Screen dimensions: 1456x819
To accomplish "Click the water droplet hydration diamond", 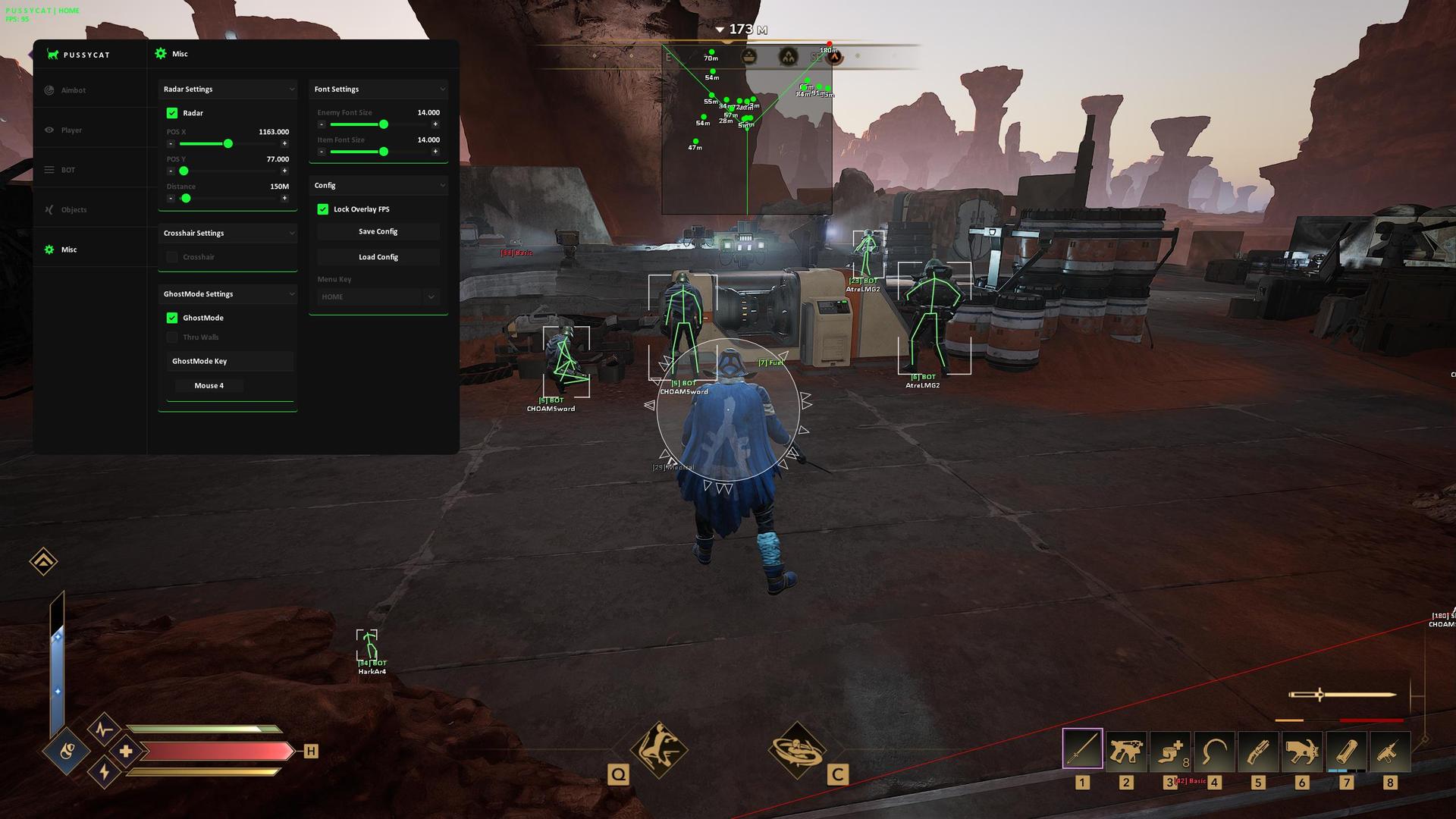I will click(x=67, y=752).
